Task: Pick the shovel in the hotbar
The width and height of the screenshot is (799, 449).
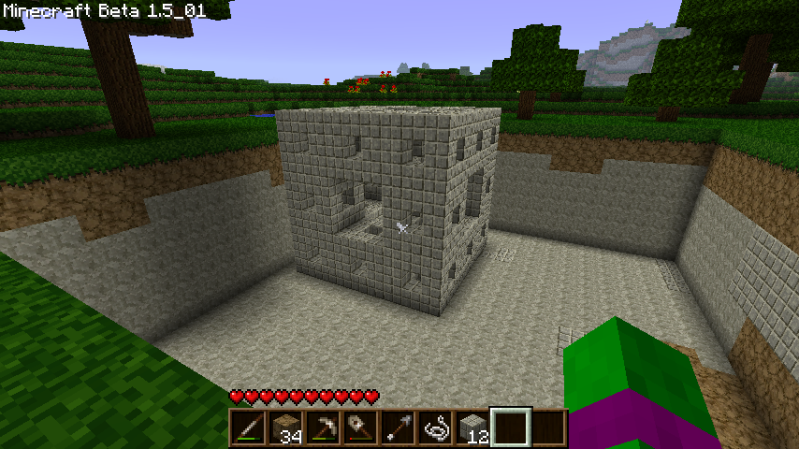Action: 359,427
